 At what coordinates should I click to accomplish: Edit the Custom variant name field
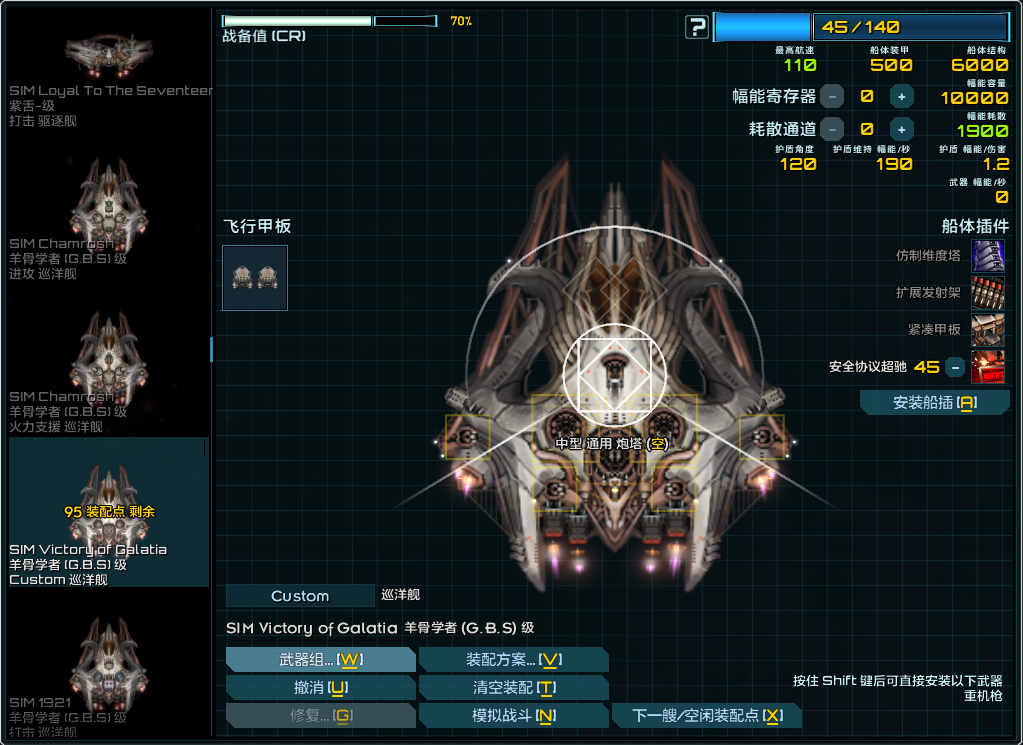point(300,596)
